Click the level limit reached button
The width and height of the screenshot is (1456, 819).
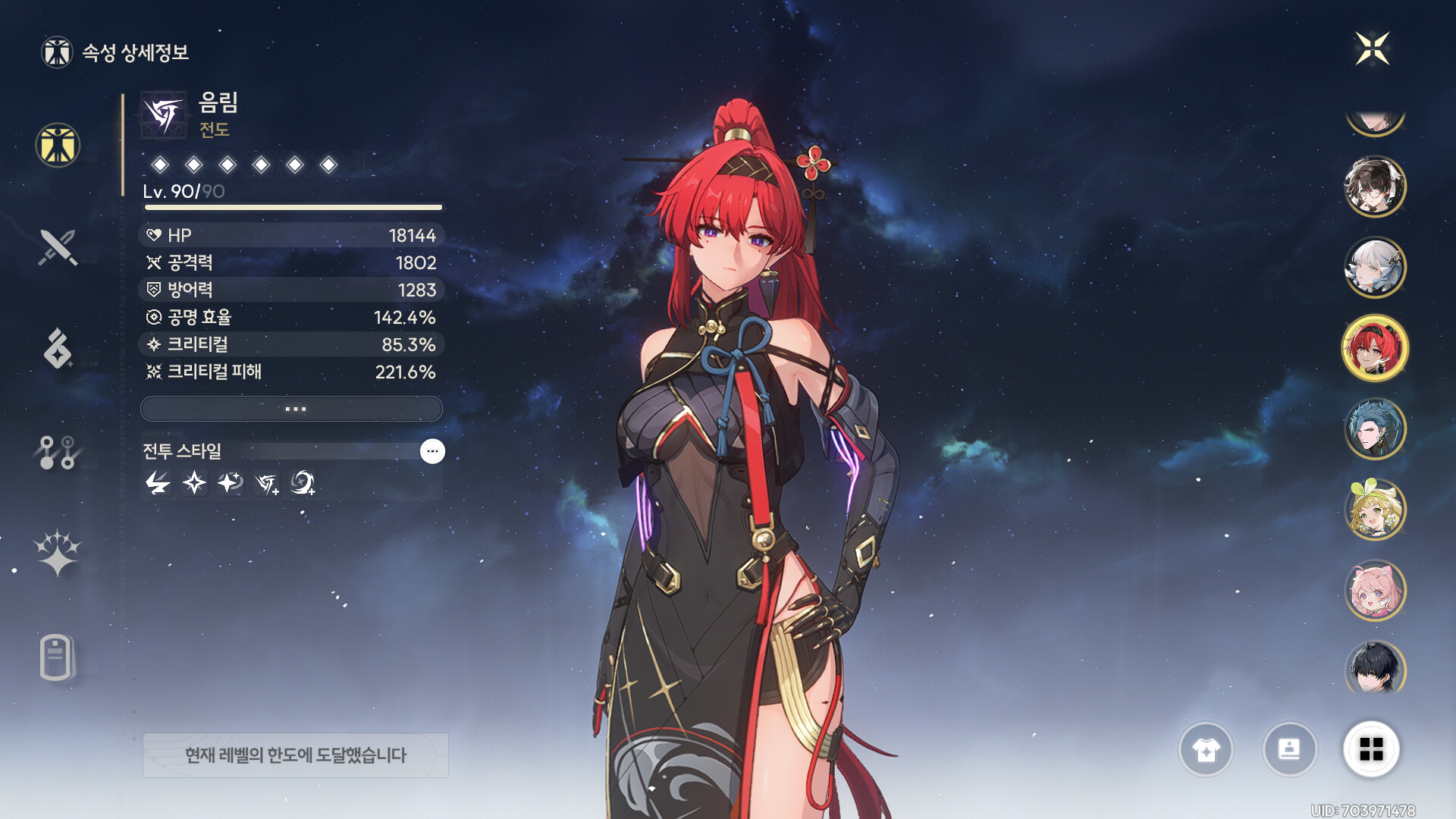click(x=296, y=755)
